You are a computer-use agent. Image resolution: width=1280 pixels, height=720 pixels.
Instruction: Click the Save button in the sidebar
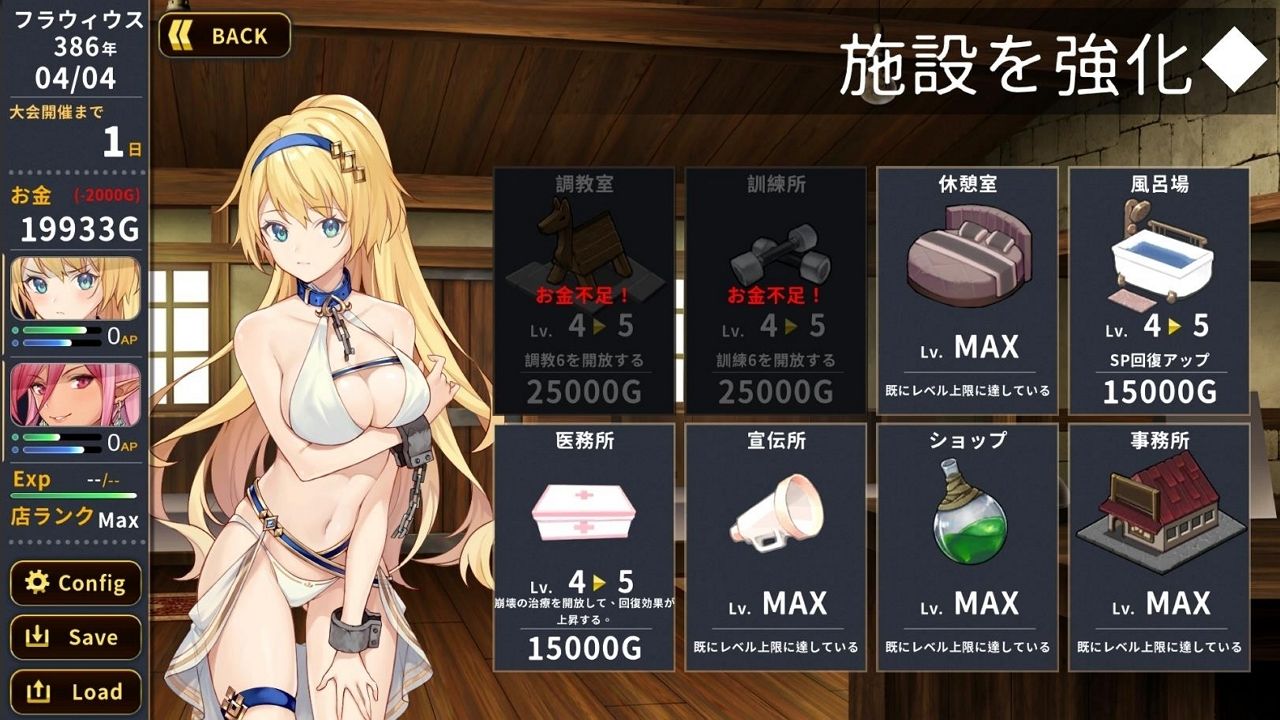[x=76, y=637]
